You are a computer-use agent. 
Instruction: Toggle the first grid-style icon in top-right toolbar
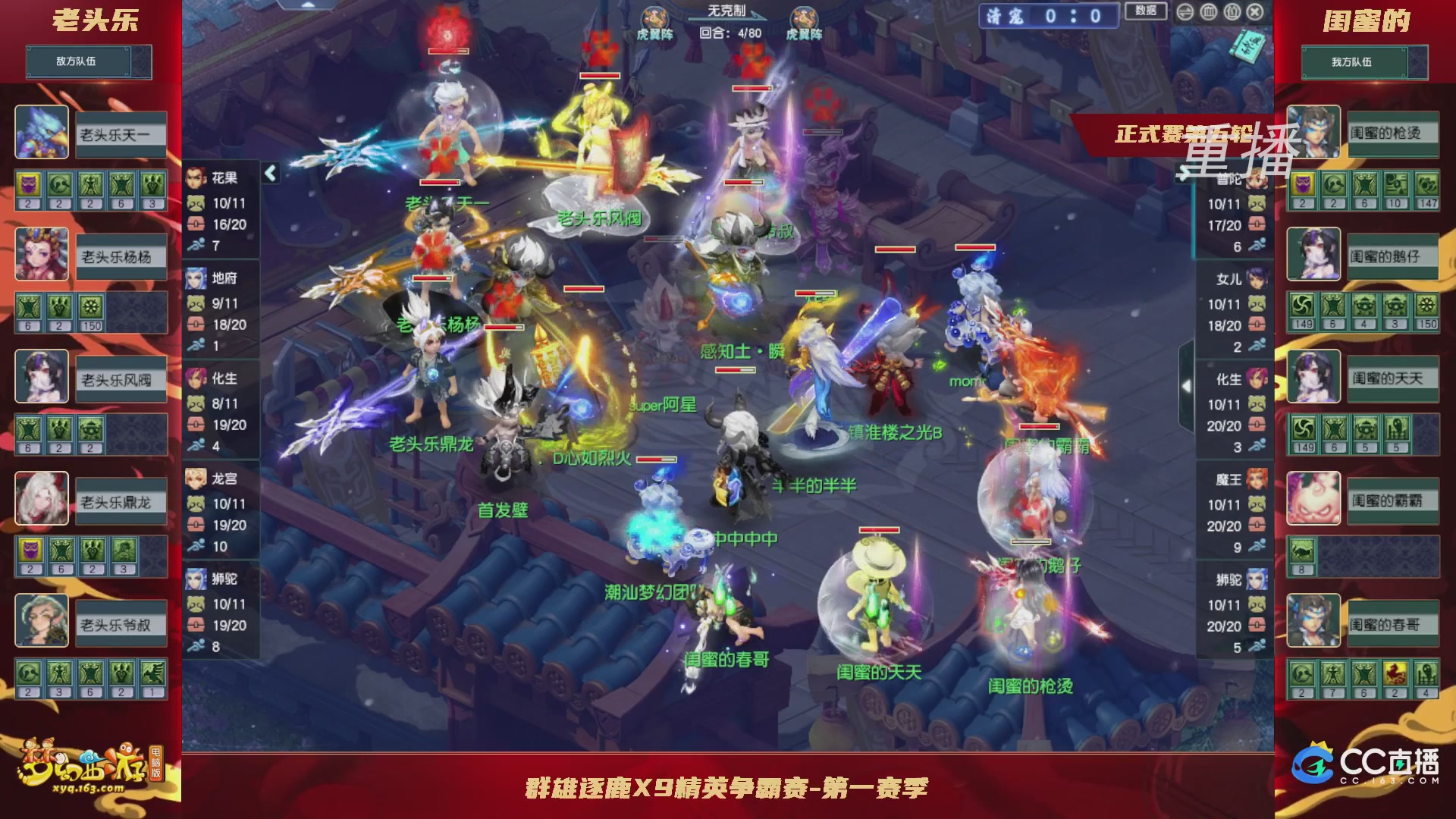coord(1207,12)
